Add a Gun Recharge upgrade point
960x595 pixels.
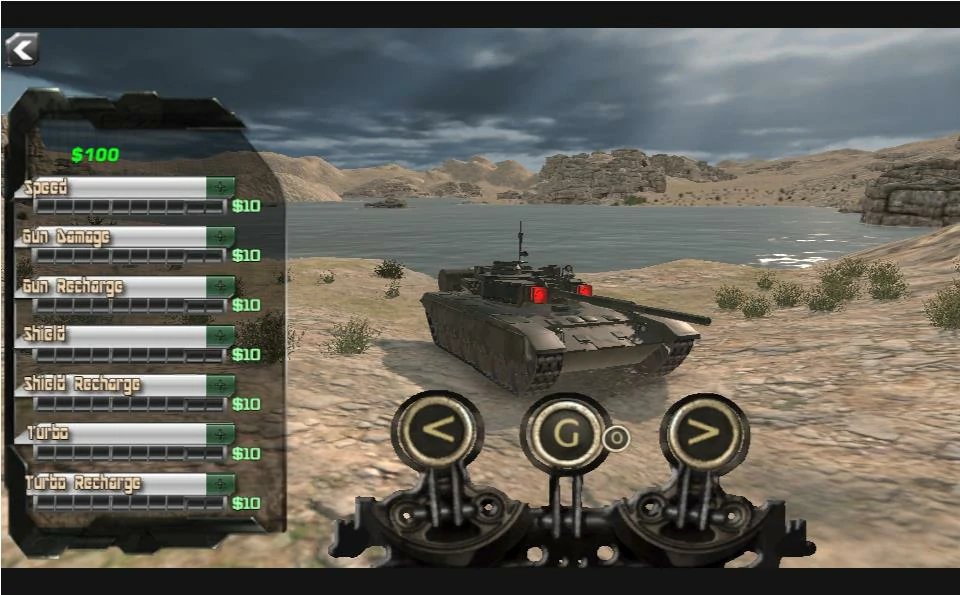coord(220,287)
